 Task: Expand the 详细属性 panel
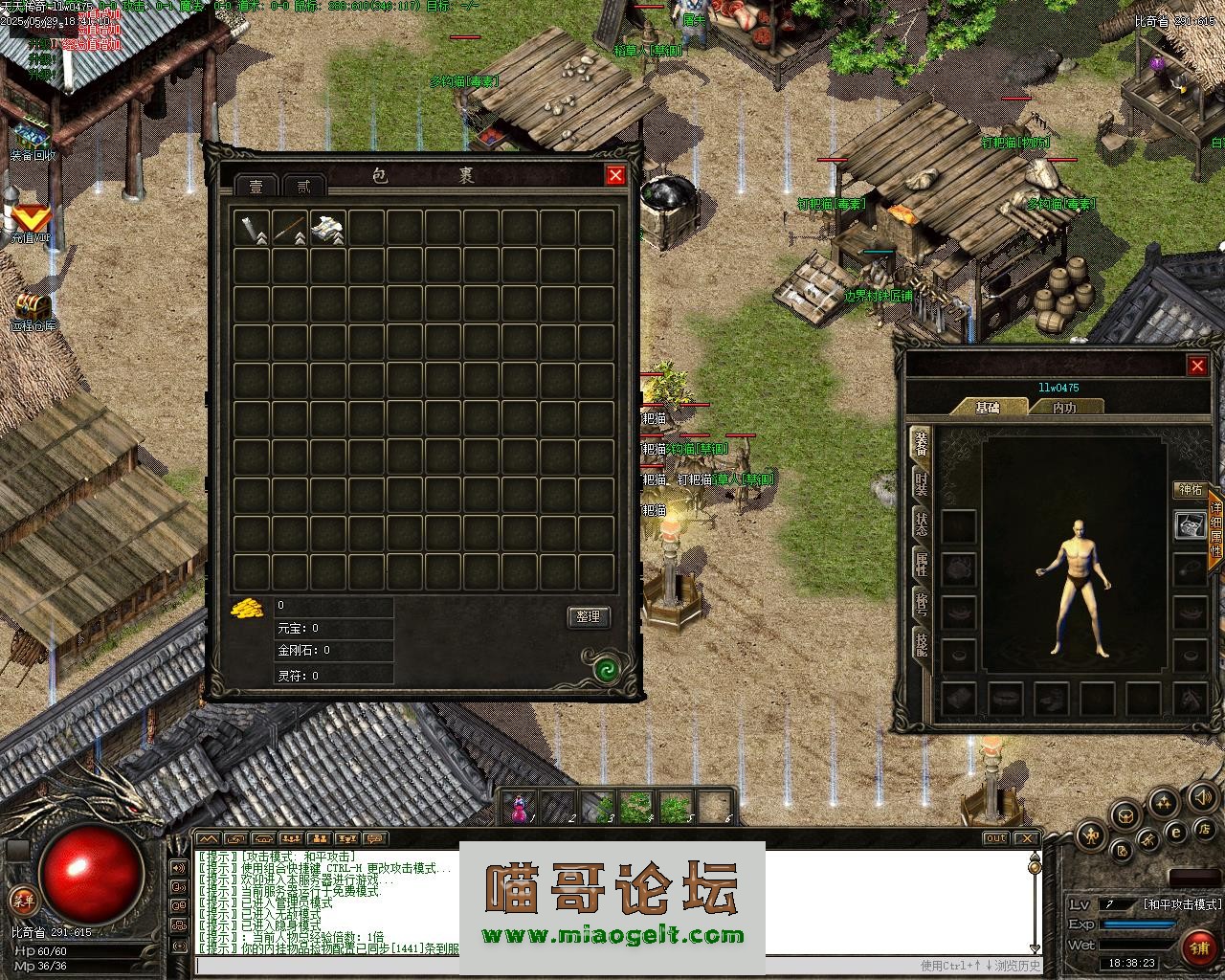1216,530
